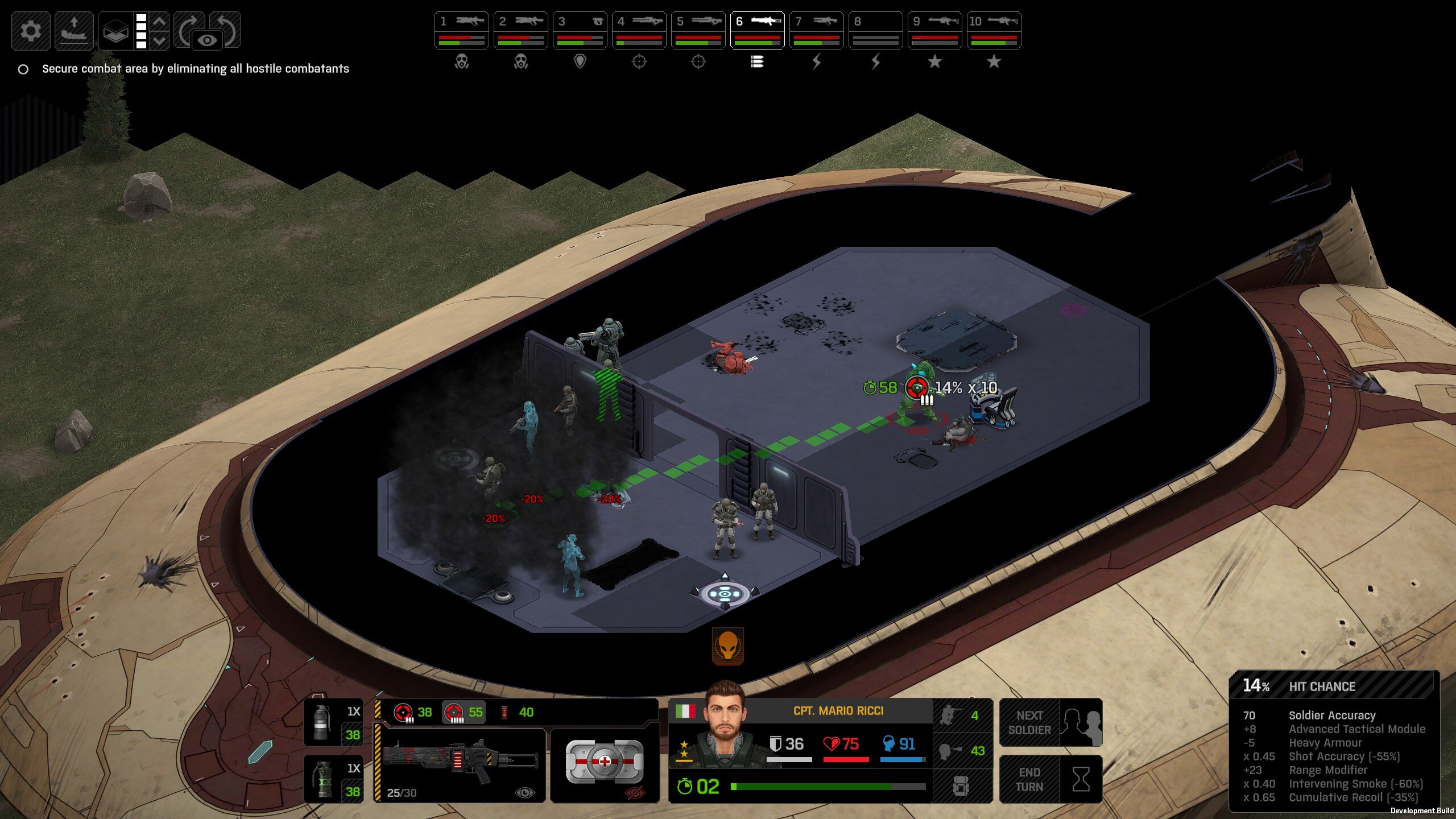Select the grey smoke grenade slot
The width and height of the screenshot is (1456, 819).
[333, 722]
